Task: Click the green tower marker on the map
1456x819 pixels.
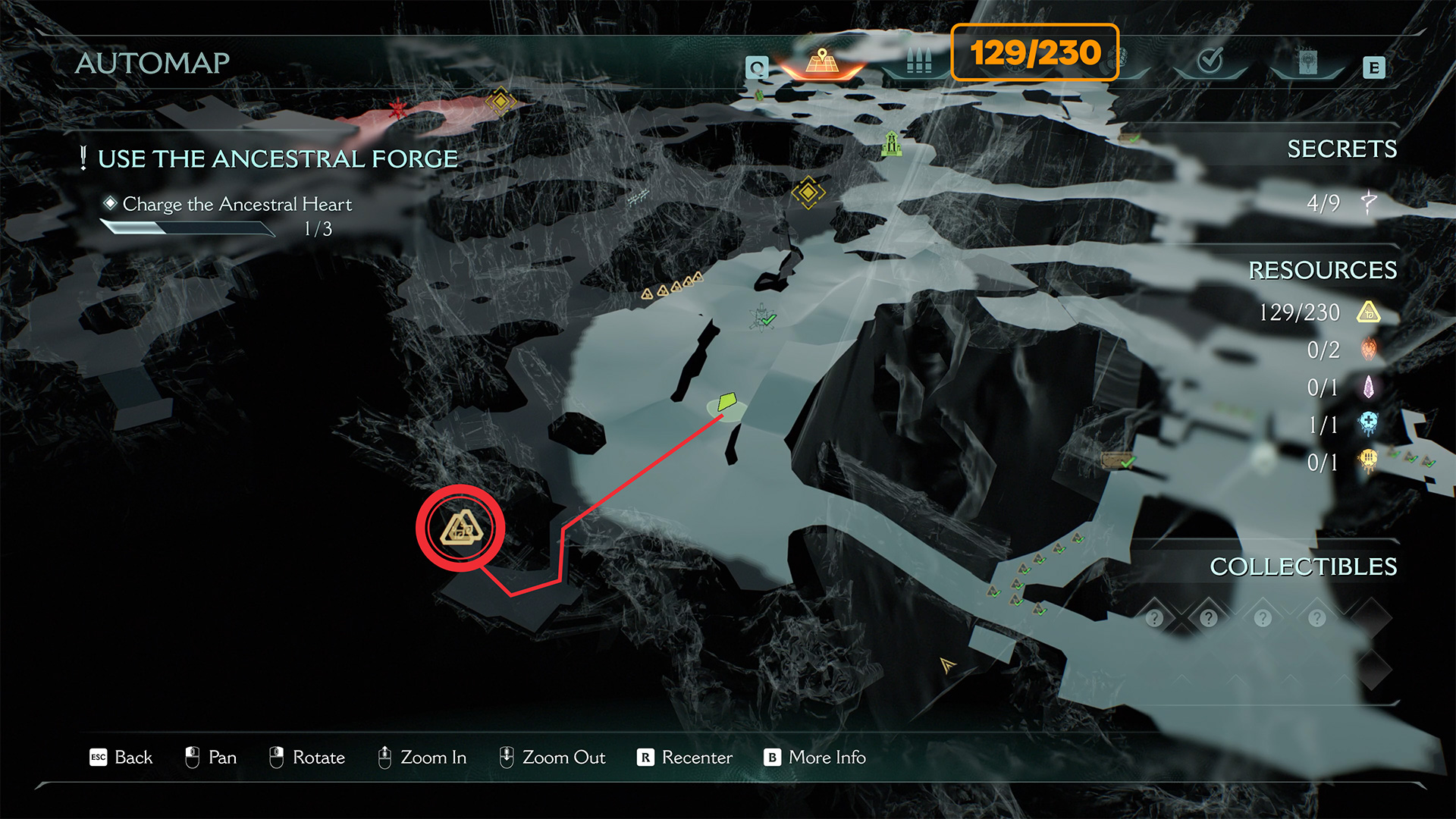Action: tap(892, 143)
